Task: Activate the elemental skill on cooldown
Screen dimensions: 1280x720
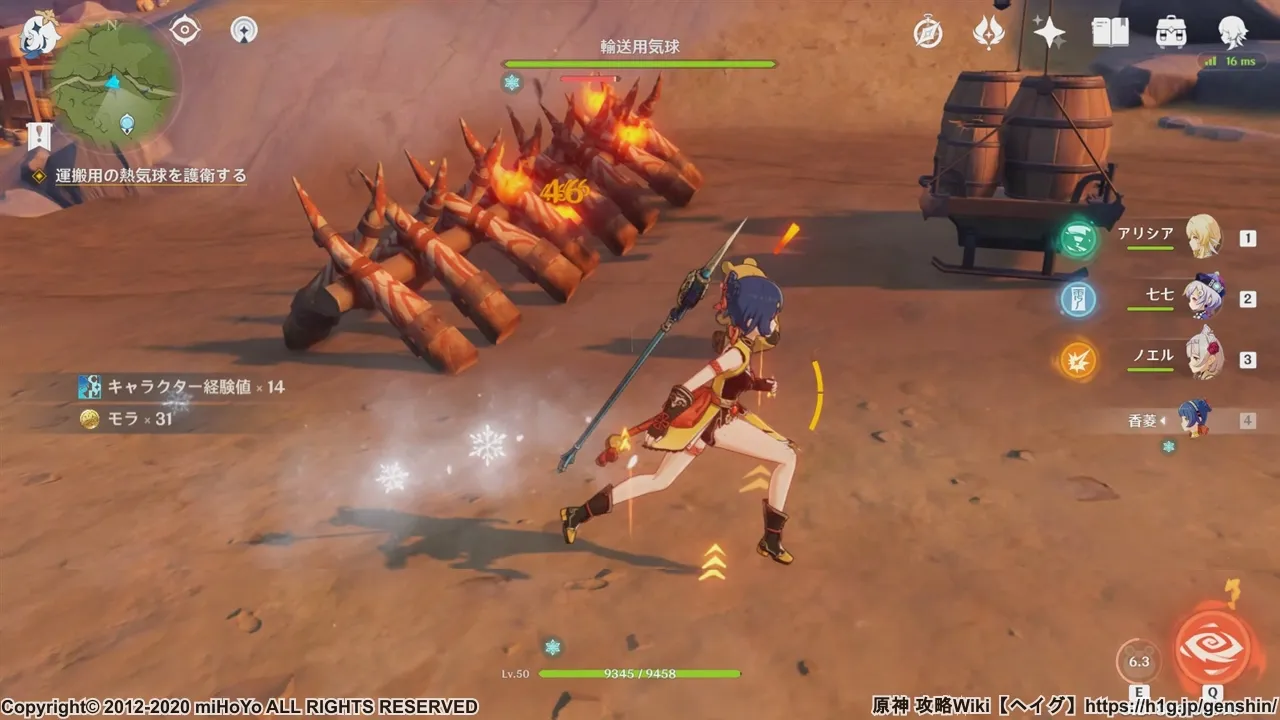Action: [x=1138, y=661]
